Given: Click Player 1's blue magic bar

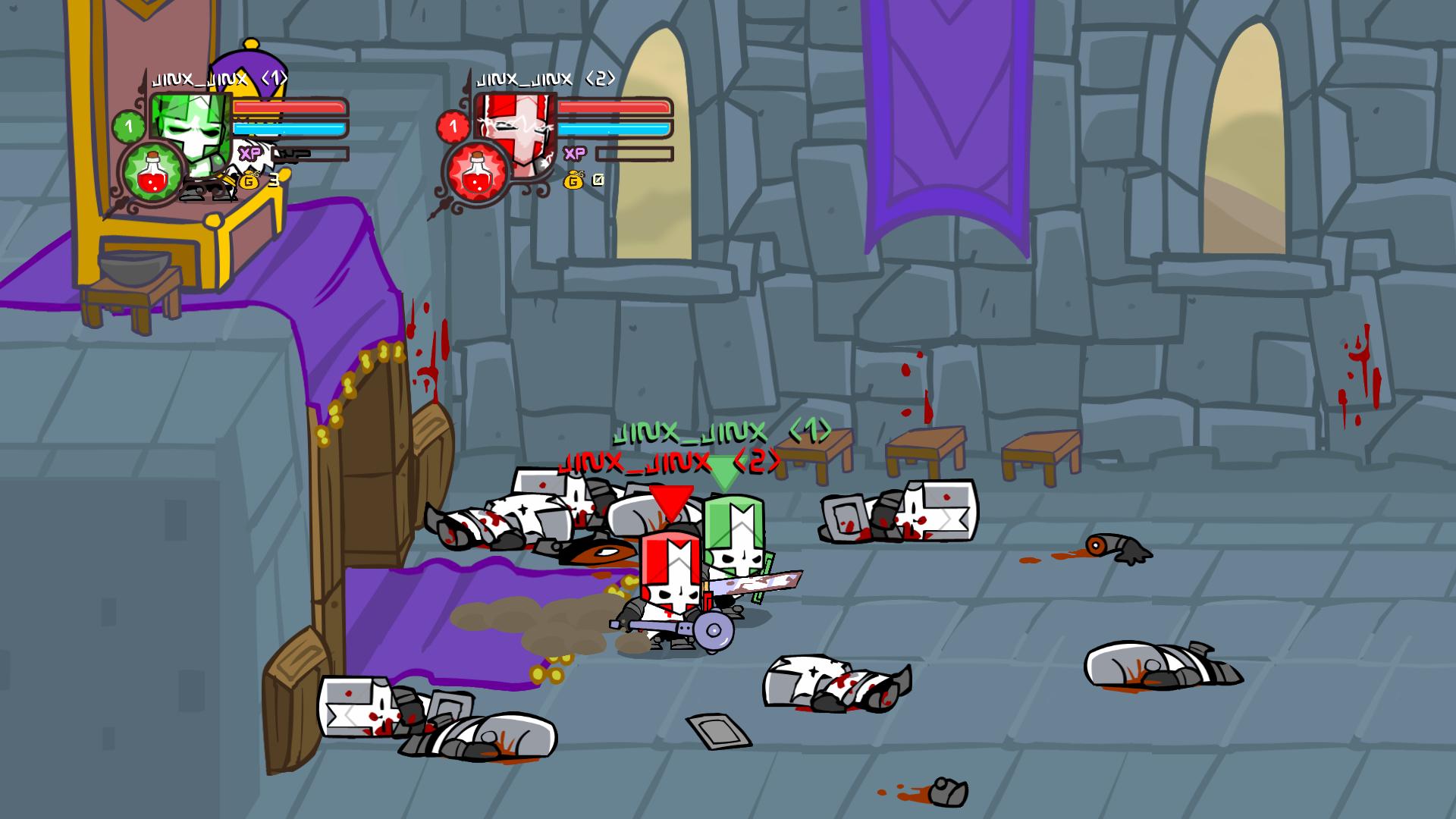Looking at the screenshot, I should pyautogui.click(x=288, y=130).
